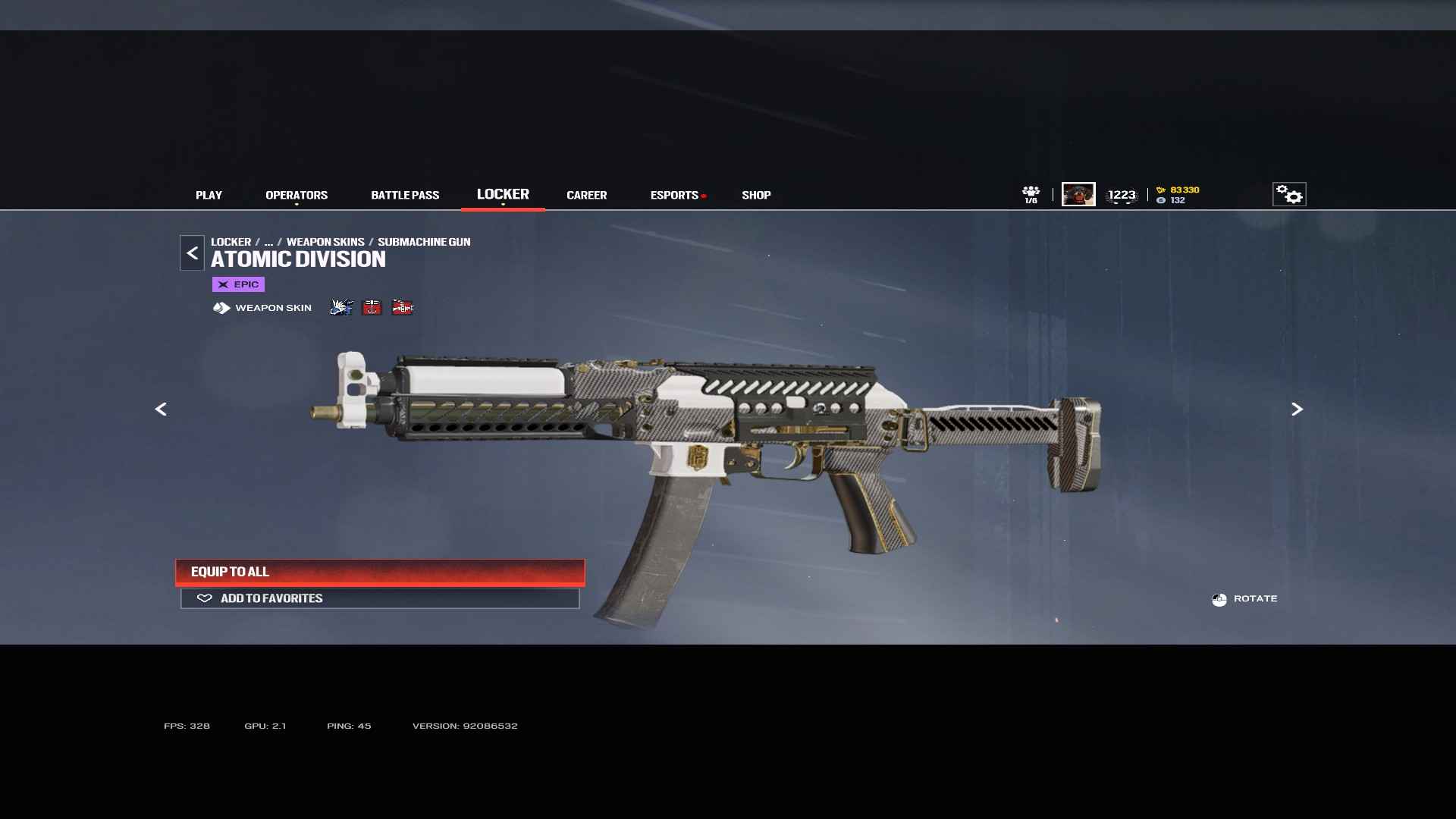Image resolution: width=1456 pixels, height=819 pixels.
Task: Show the next weapon skin
Action: (1297, 409)
